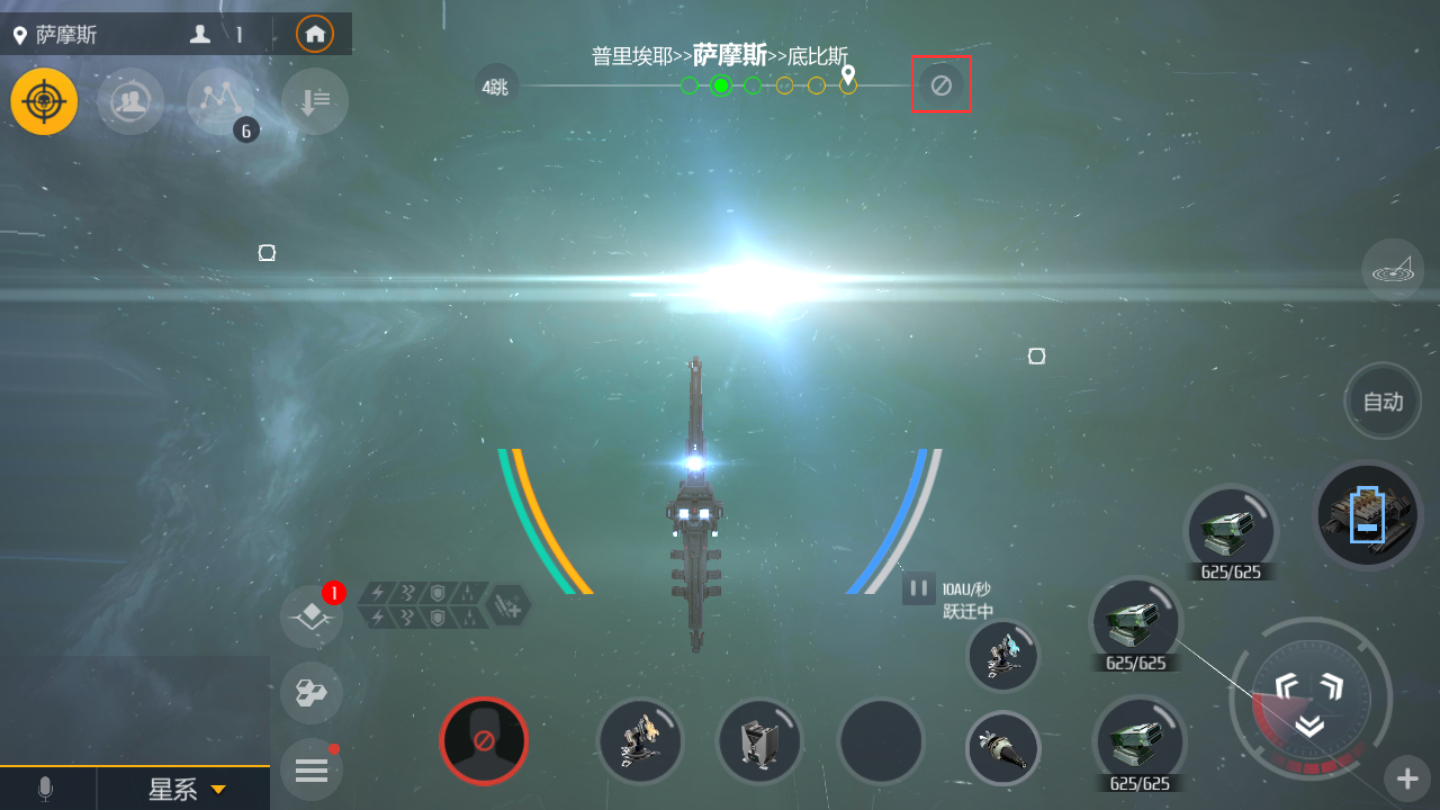1440x810 pixels.
Task: Pause the warp with the pause button
Action: click(x=918, y=588)
